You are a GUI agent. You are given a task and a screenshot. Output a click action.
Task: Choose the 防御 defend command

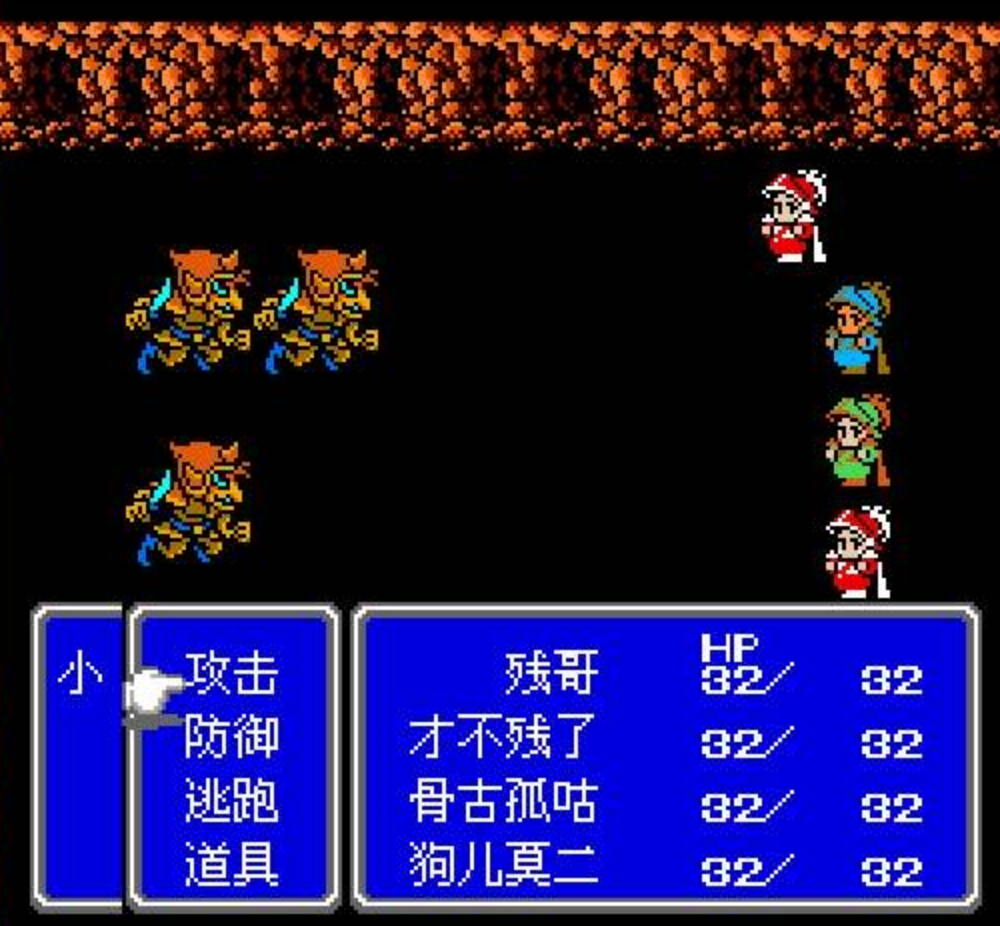pyautogui.click(x=231, y=737)
